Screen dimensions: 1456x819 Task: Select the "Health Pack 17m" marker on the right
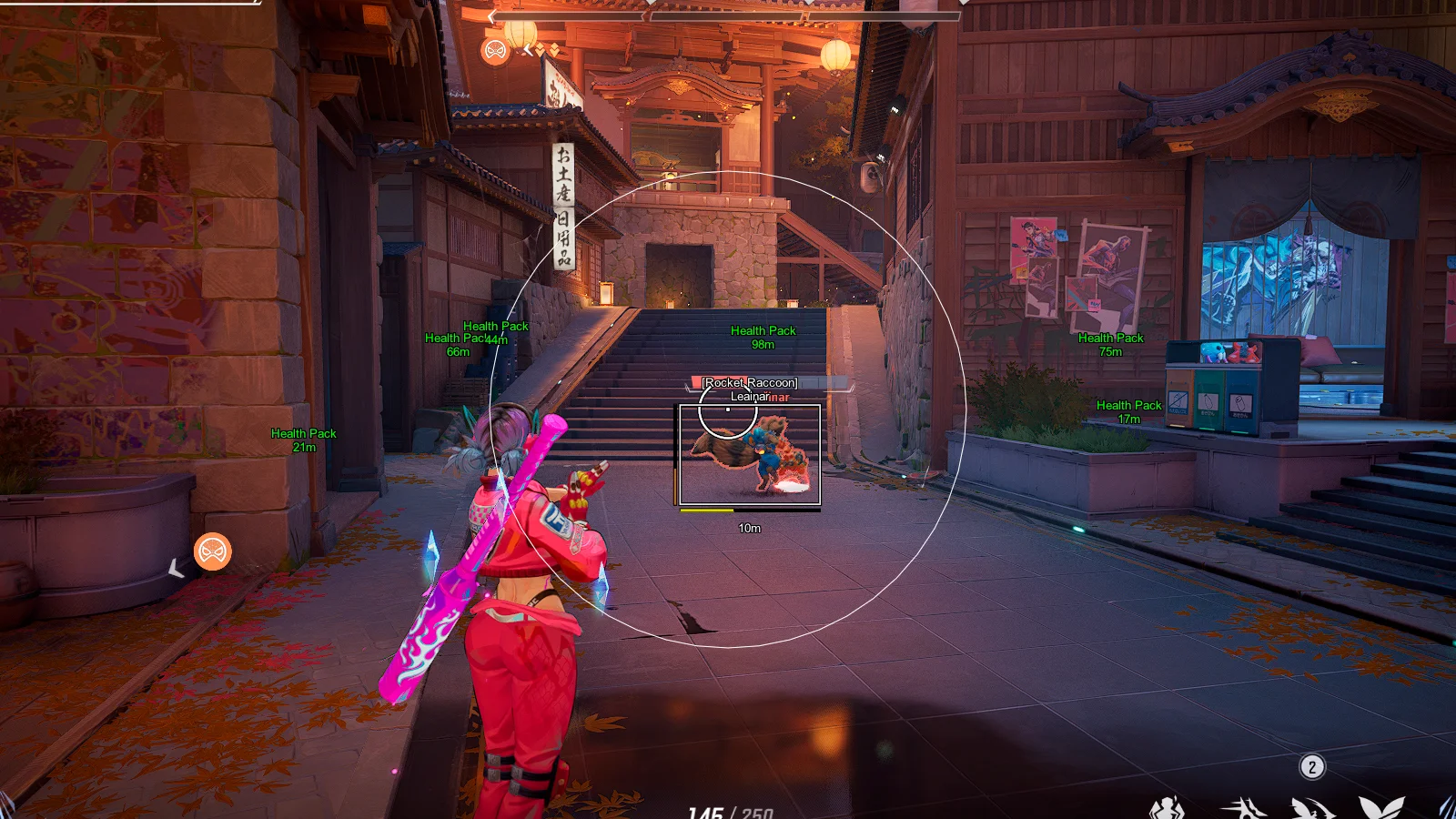[1128, 411]
